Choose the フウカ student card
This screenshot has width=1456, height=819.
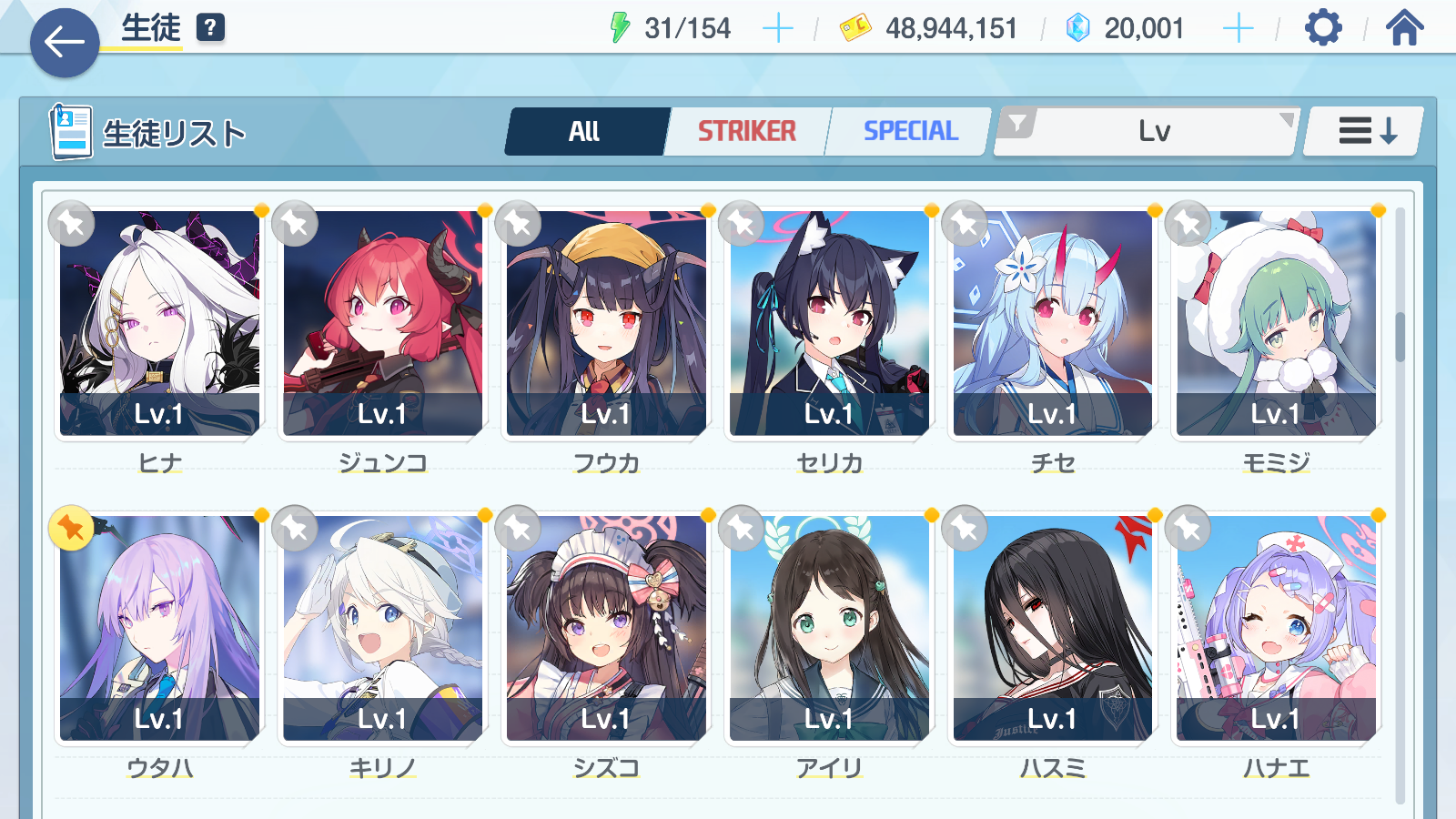click(606, 323)
